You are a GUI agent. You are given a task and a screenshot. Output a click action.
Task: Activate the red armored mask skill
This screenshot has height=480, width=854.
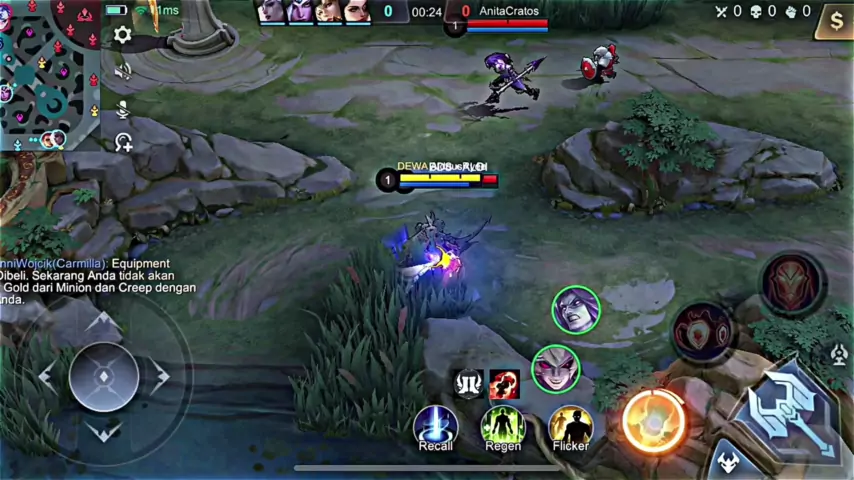click(x=793, y=284)
